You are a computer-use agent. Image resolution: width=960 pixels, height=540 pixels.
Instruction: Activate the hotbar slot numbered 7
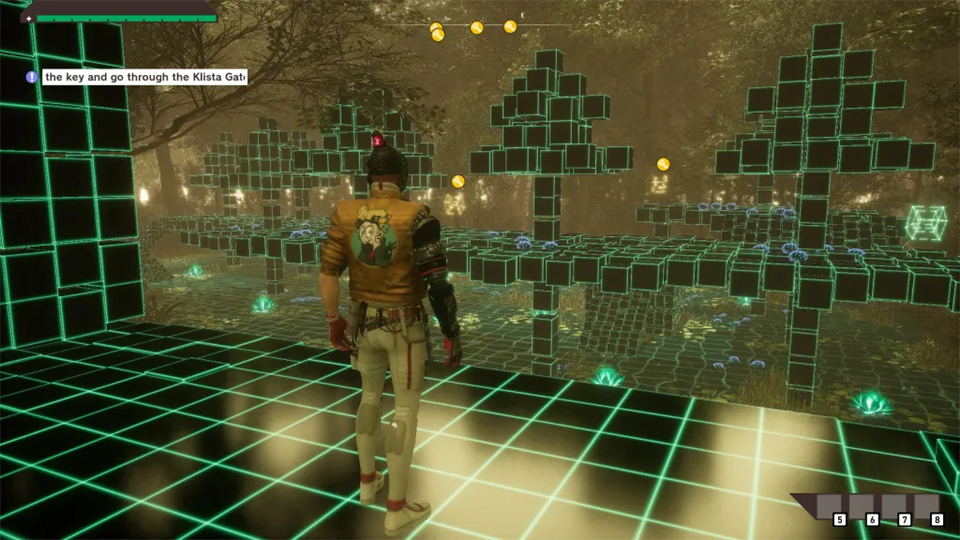point(895,507)
